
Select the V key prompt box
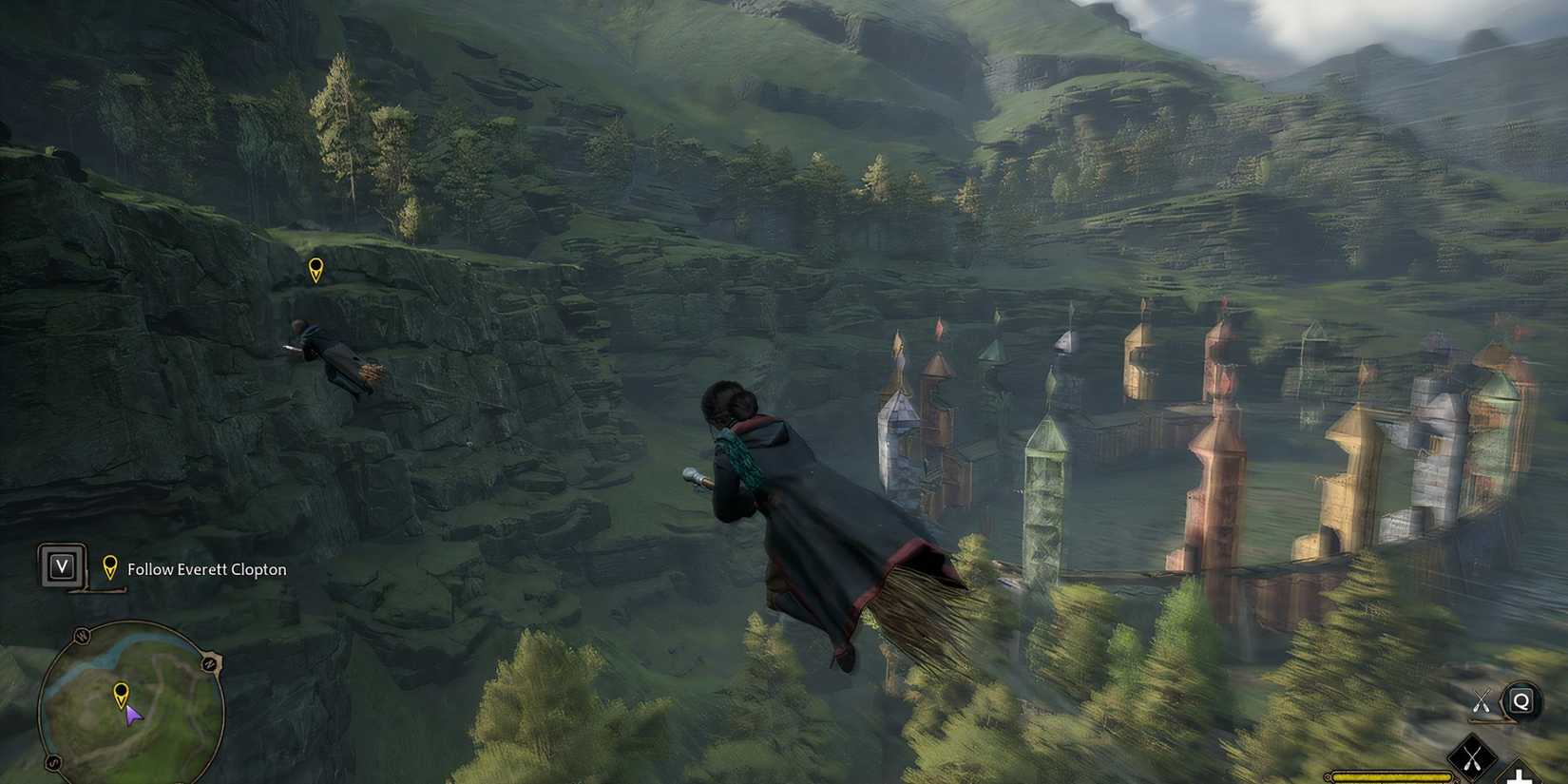coord(62,565)
